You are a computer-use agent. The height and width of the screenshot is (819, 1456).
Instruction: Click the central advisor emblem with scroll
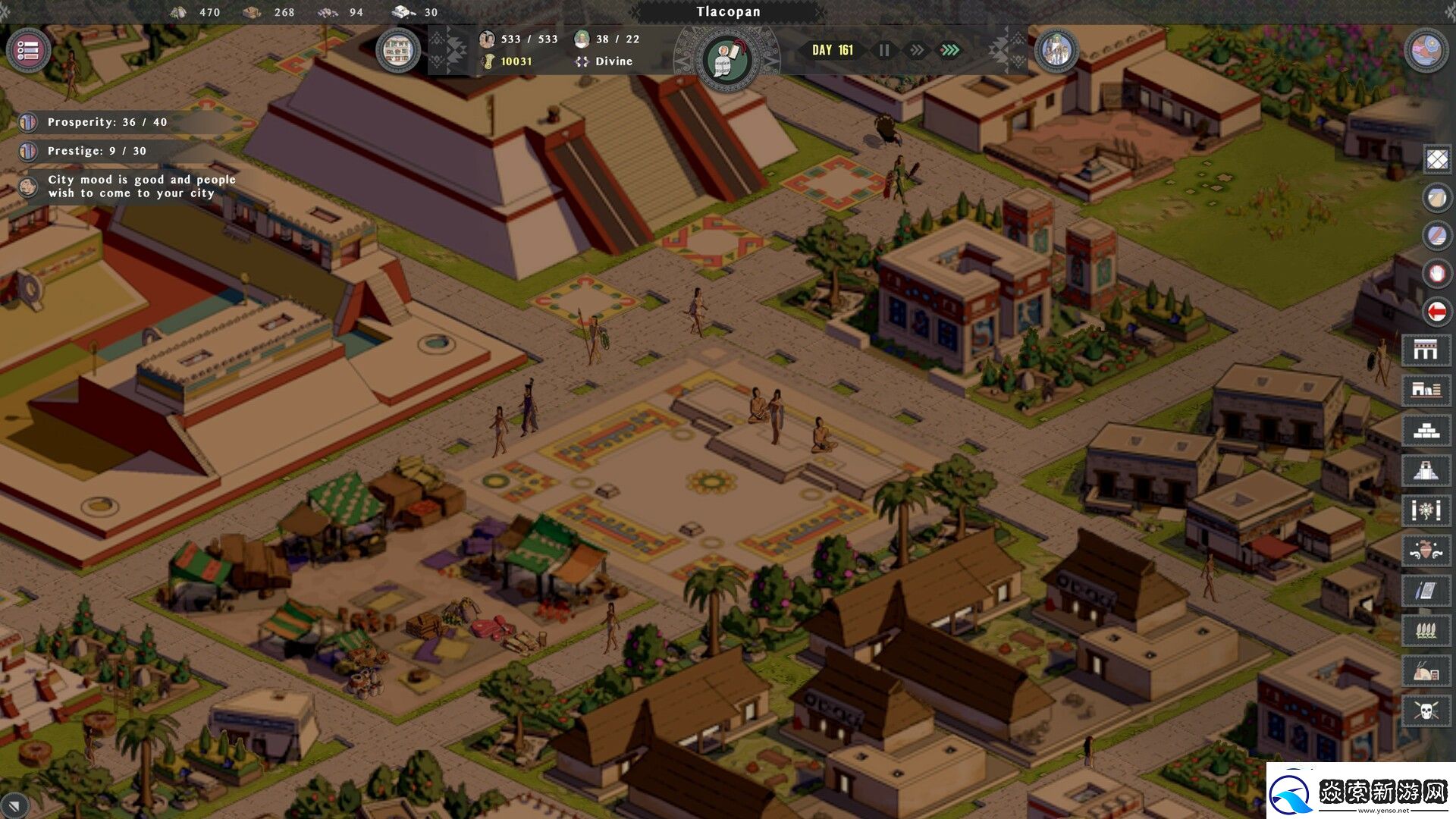point(726,60)
